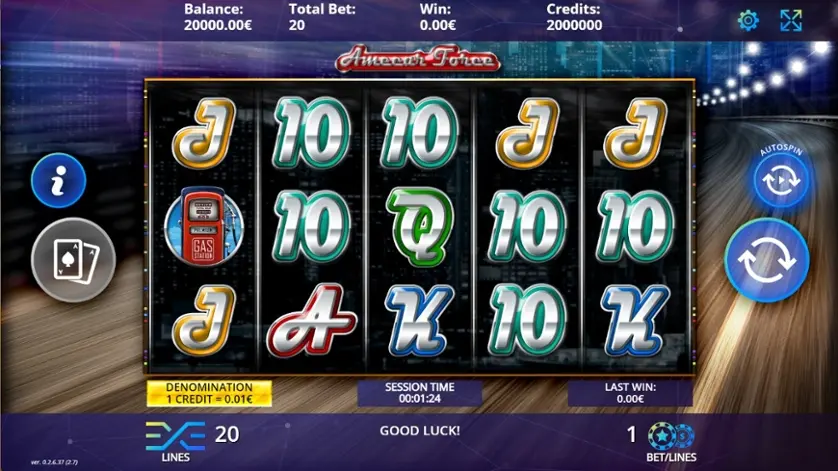This screenshot has height=471, width=838.
Task: Spin the reels with the large spin button
Action: pyautogui.click(x=766, y=260)
